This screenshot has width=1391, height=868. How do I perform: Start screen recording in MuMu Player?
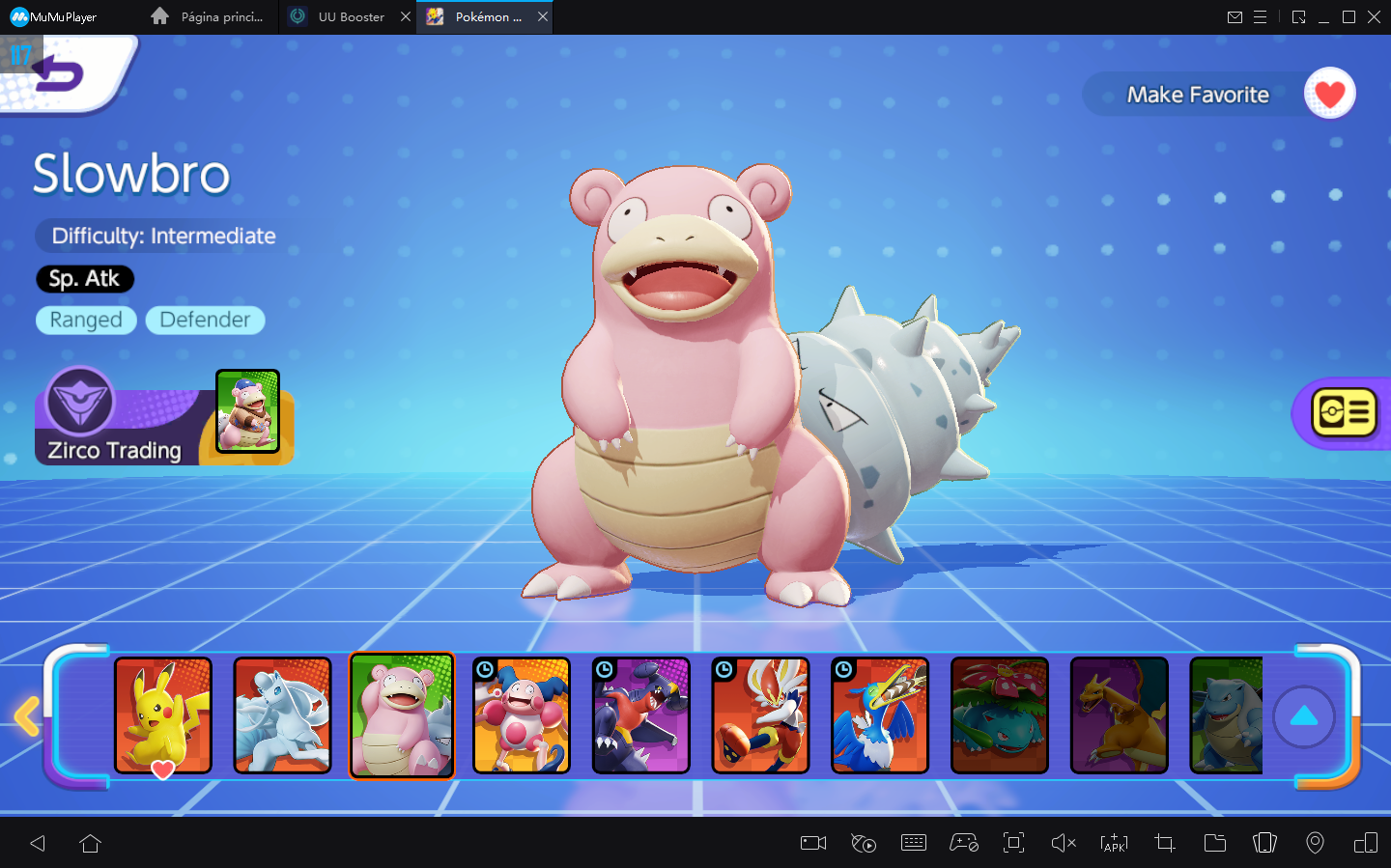(812, 843)
